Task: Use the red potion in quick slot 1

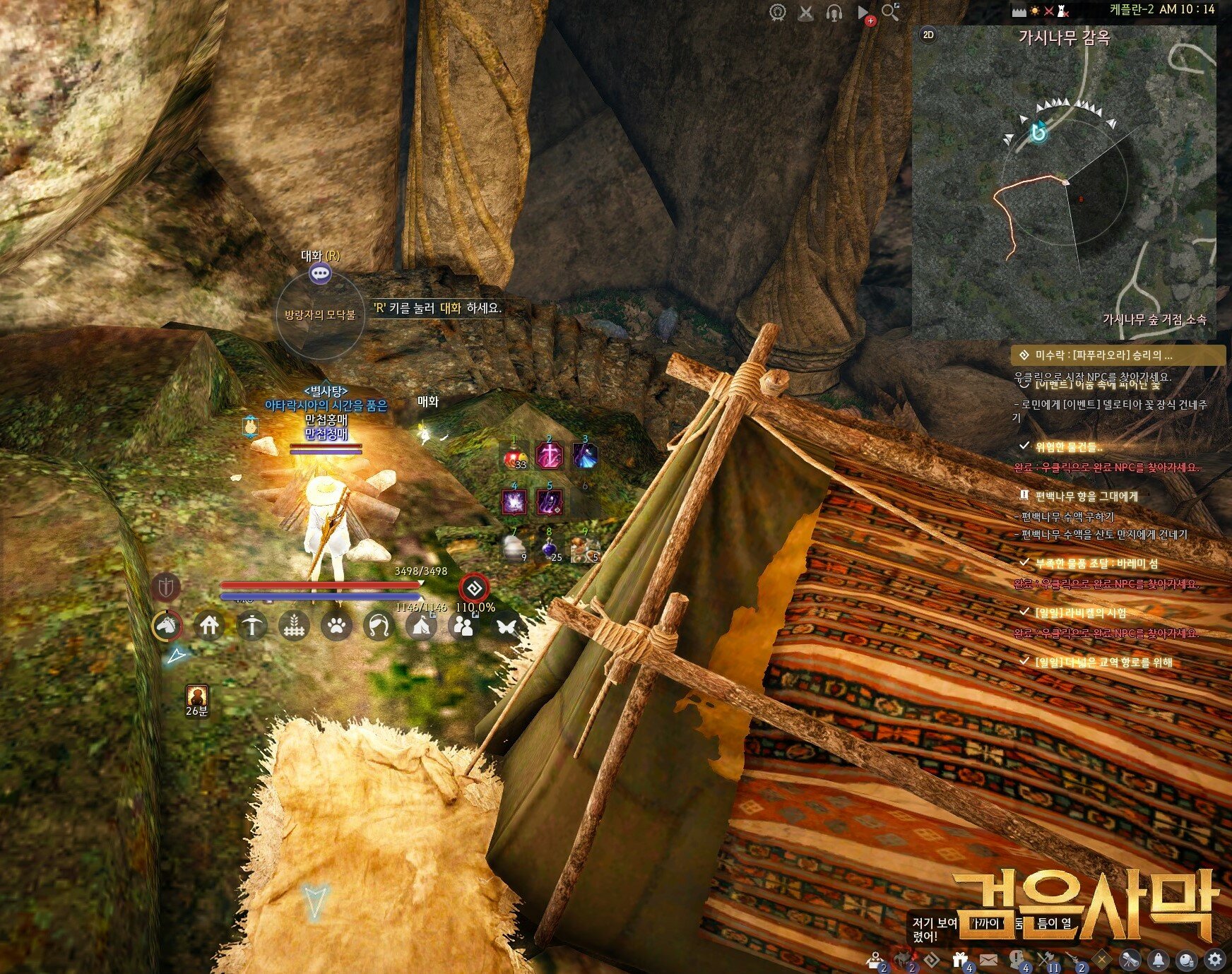Action: coord(514,457)
